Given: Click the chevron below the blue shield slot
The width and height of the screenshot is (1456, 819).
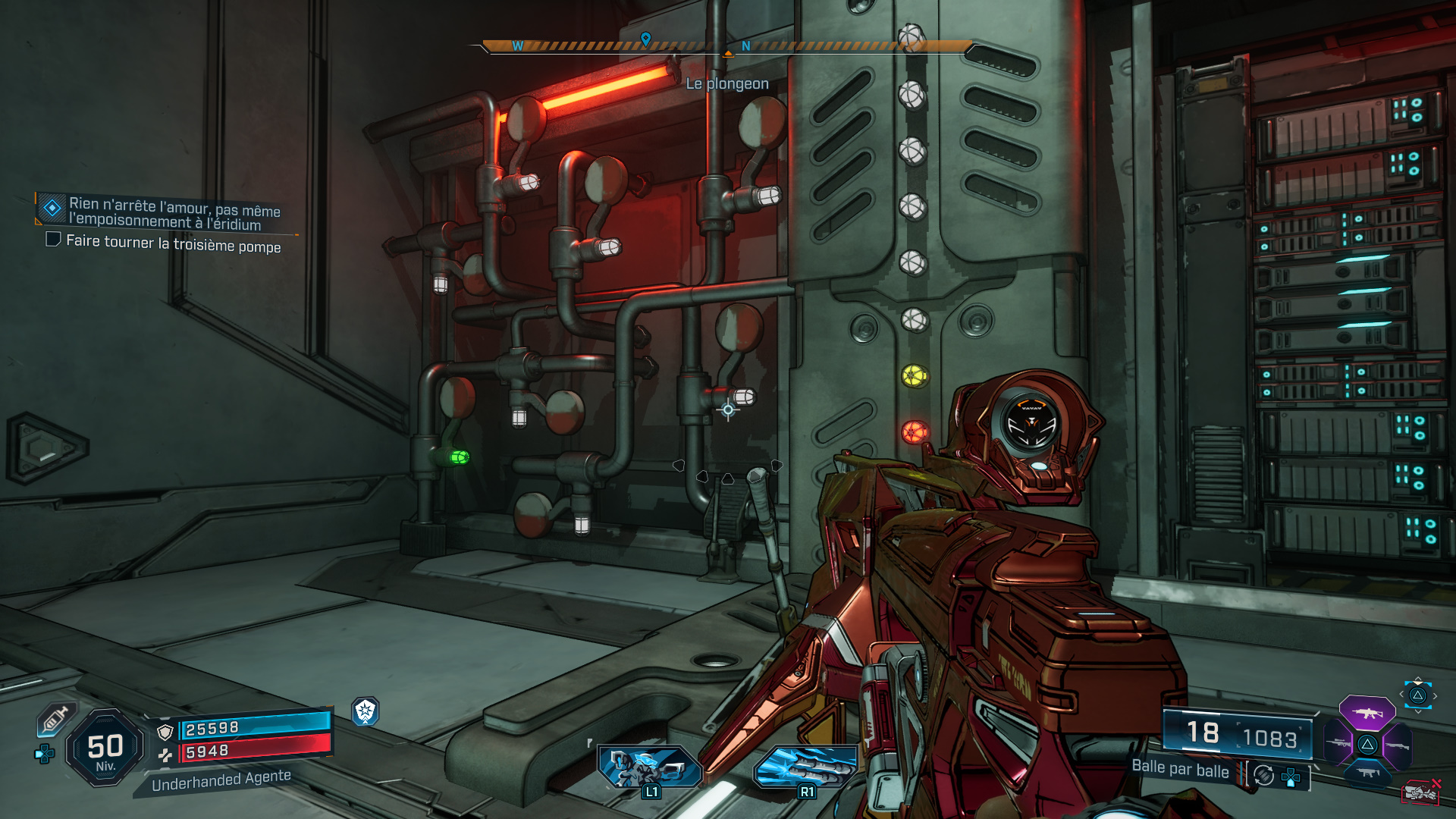Looking at the screenshot, I should tap(1418, 711).
